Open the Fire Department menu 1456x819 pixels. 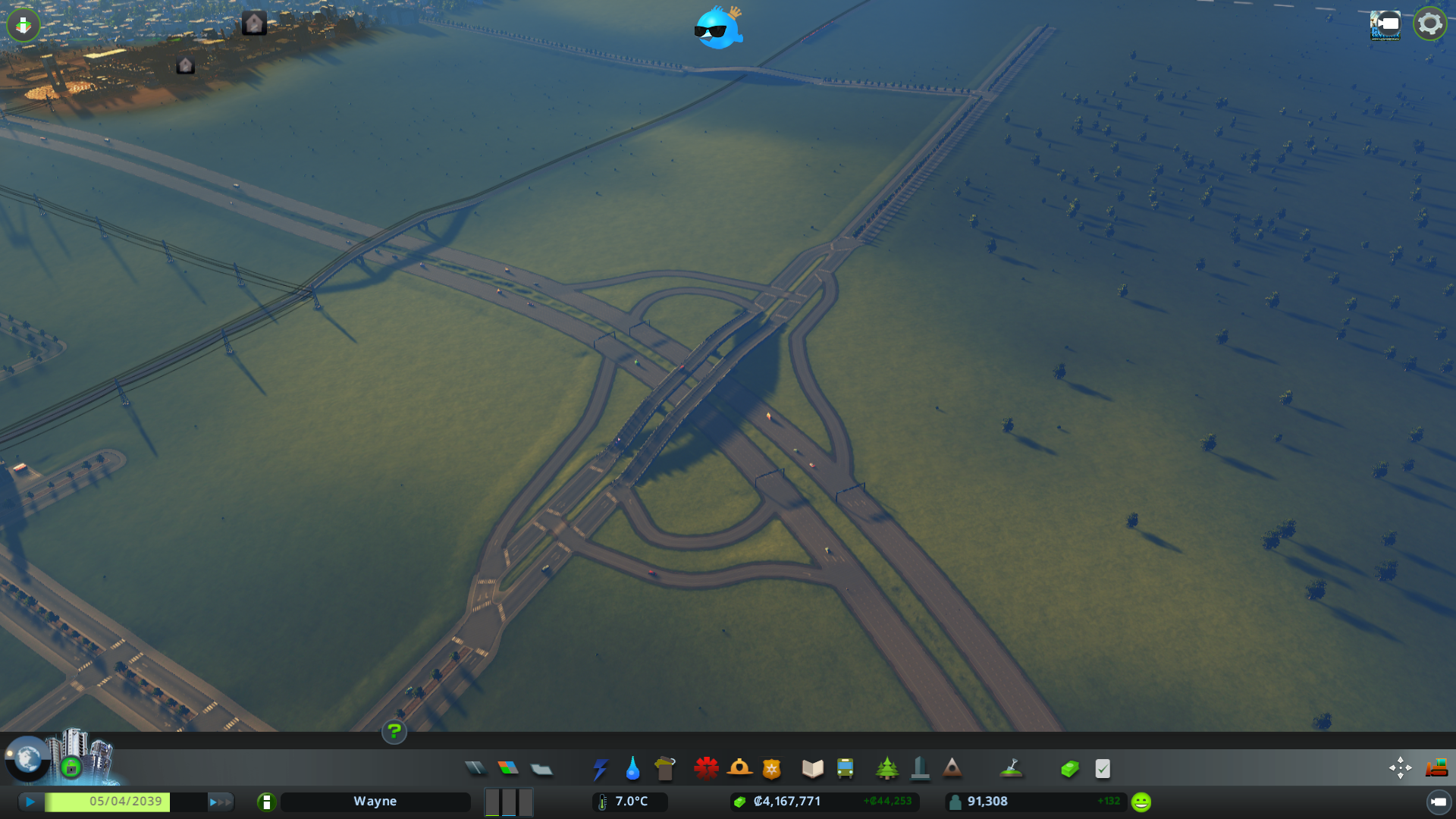coord(741,768)
